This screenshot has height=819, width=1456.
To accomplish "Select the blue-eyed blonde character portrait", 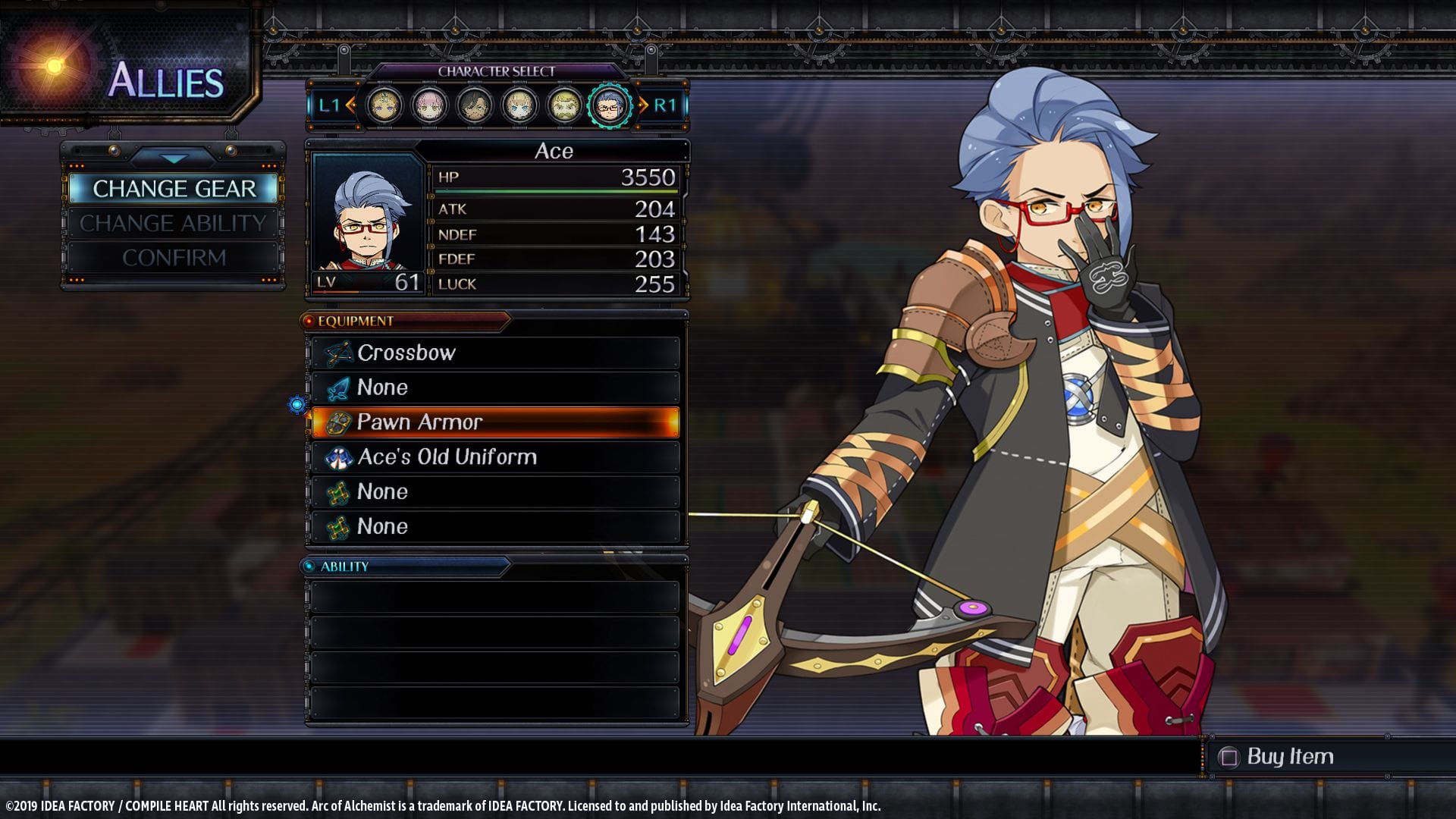I will (x=519, y=105).
